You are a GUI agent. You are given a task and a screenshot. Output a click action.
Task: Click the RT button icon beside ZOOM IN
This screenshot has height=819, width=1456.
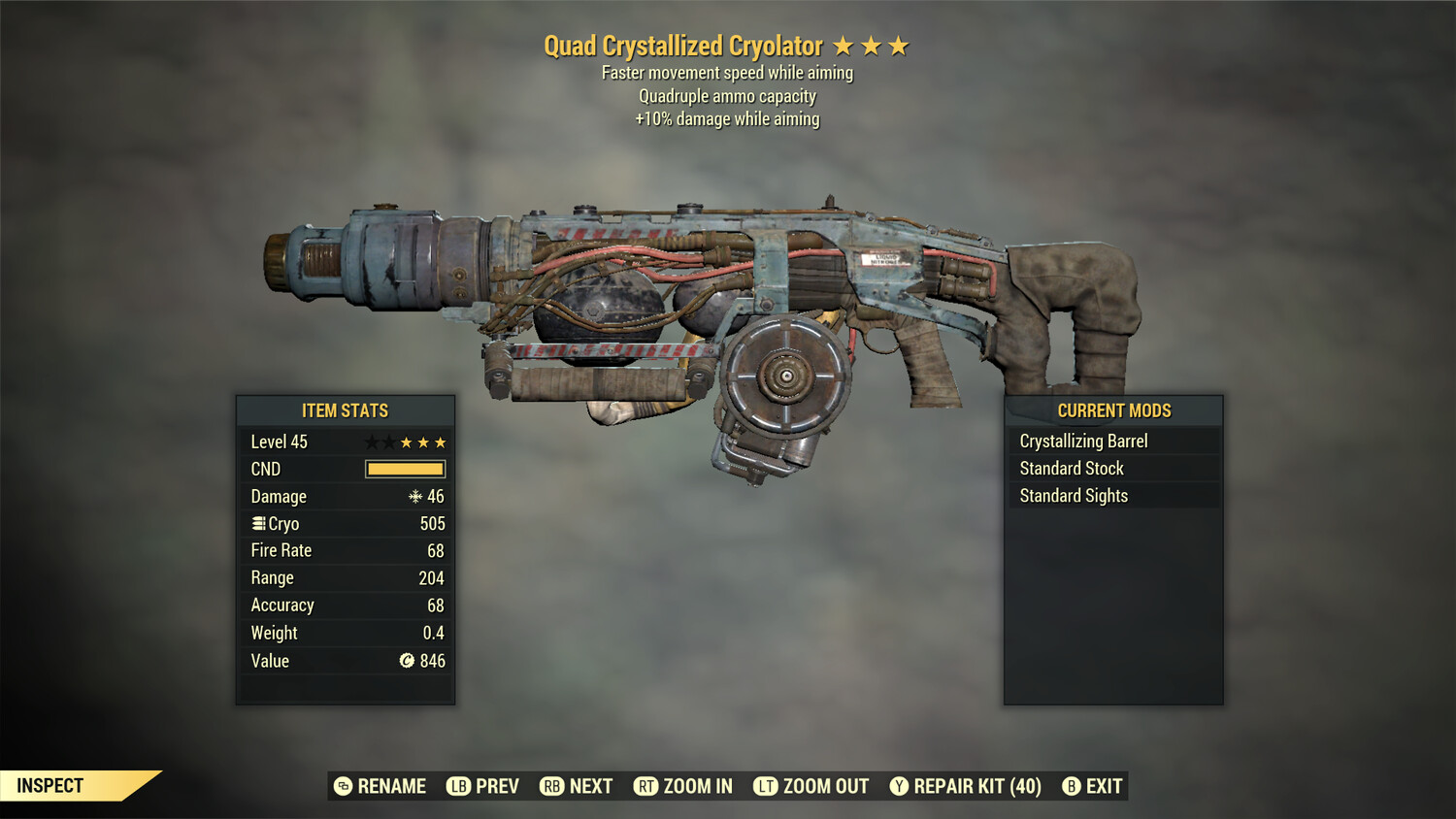tap(645, 786)
